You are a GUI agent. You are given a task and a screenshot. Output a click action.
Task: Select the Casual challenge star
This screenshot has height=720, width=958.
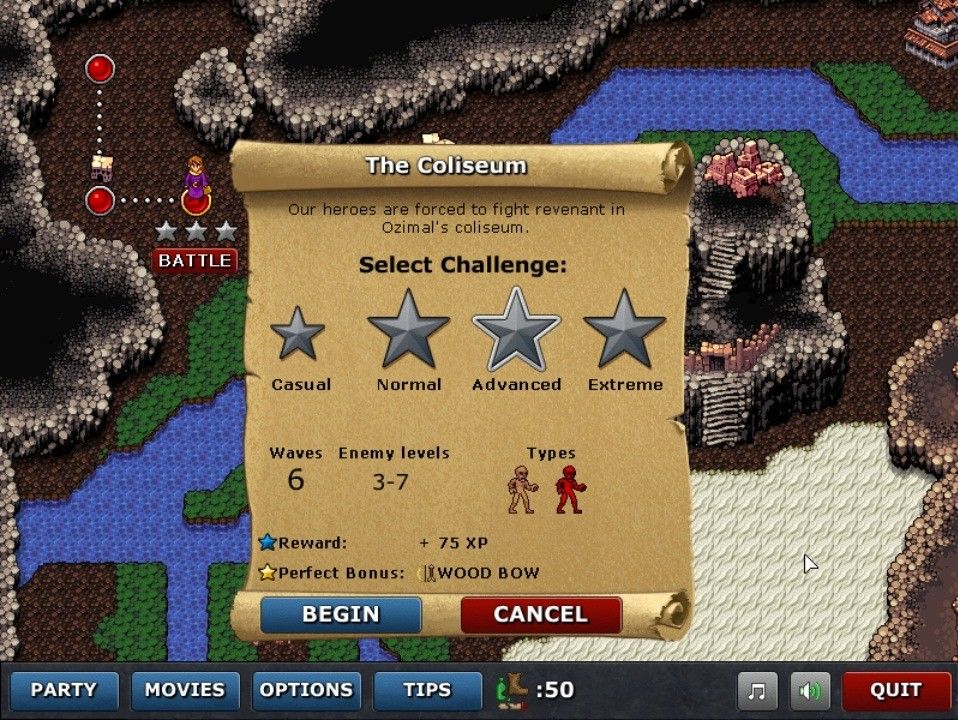[x=298, y=335]
